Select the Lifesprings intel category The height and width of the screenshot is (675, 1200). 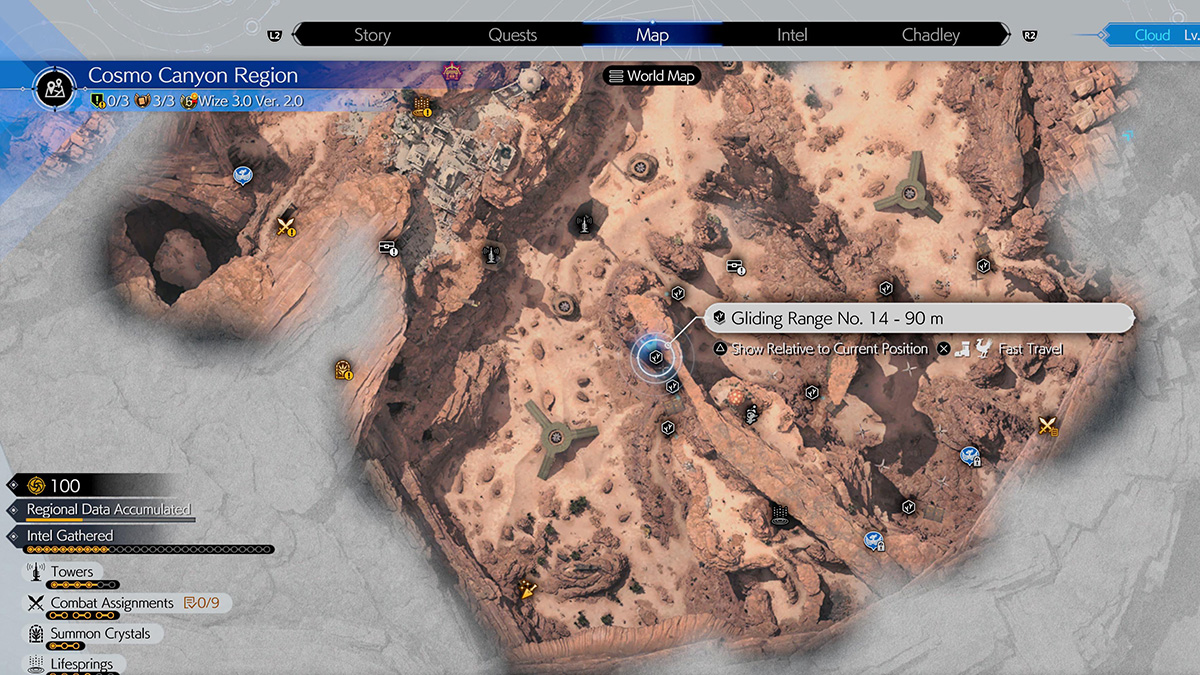point(82,663)
